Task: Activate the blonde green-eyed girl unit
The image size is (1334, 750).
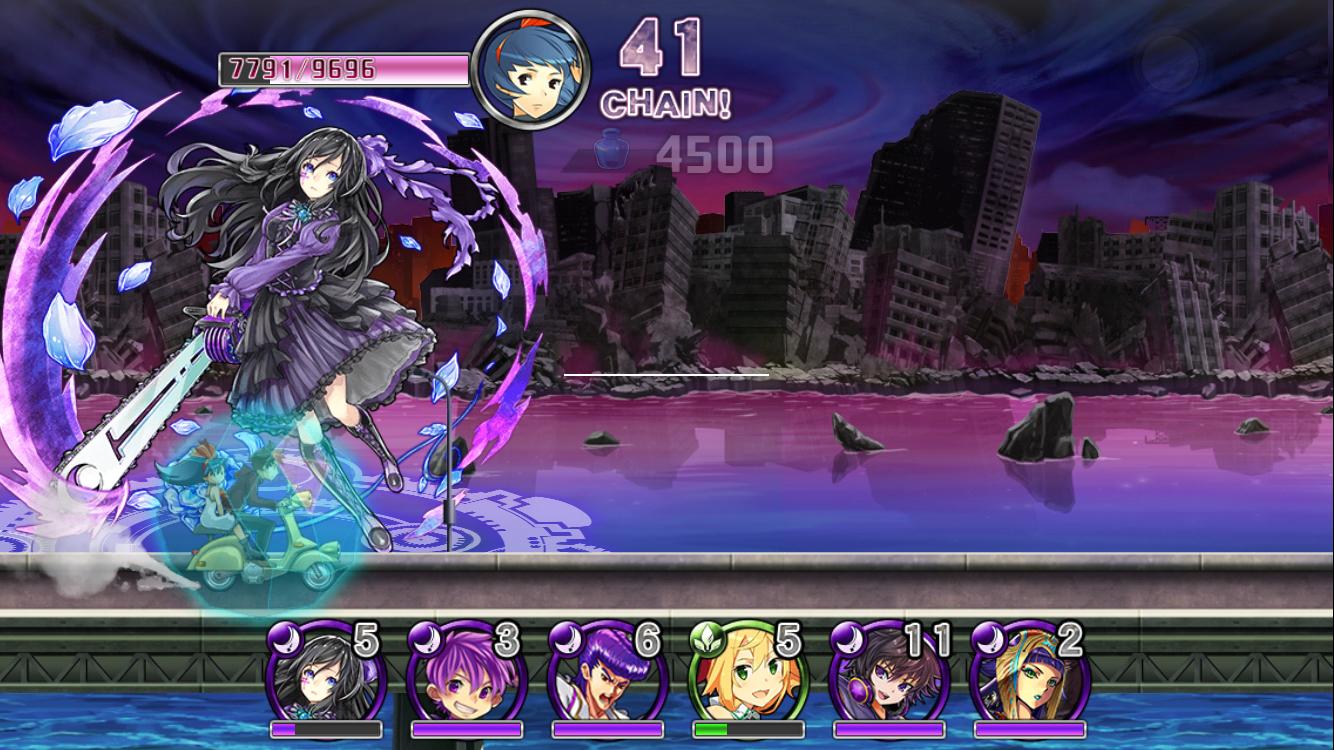Action: click(748, 672)
